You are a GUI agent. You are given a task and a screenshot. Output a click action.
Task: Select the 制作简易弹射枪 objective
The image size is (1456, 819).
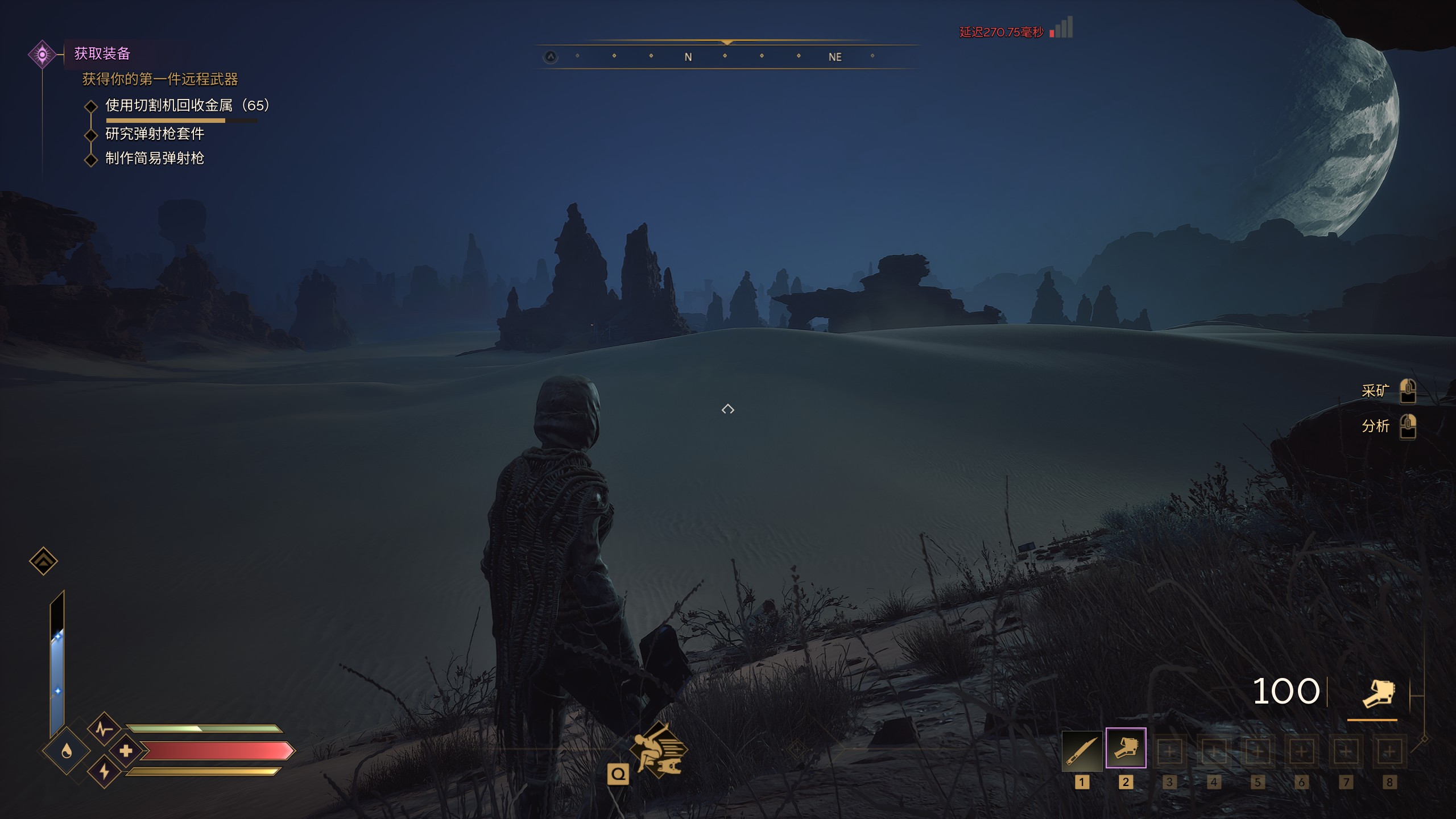(155, 159)
